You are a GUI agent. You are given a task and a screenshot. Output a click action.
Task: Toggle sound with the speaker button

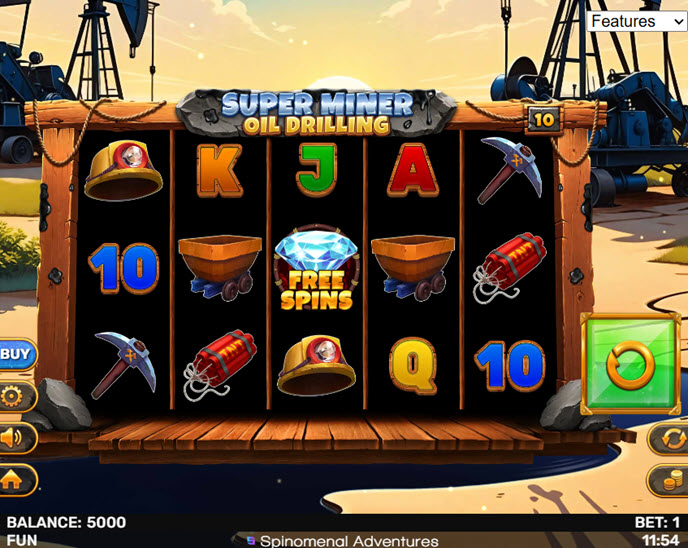pyautogui.click(x=14, y=438)
